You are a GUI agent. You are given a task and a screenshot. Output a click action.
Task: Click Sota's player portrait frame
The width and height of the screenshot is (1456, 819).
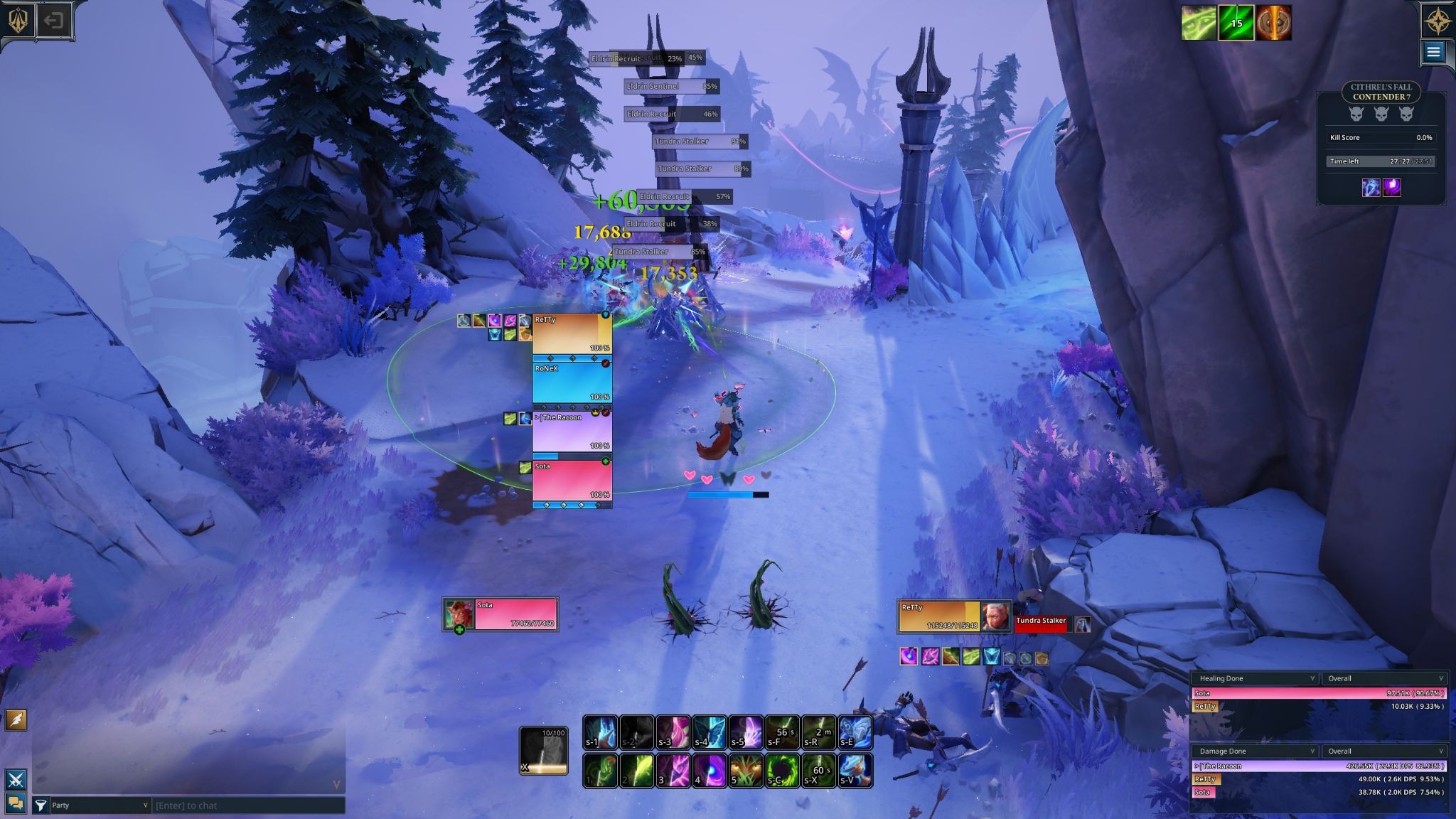point(459,614)
